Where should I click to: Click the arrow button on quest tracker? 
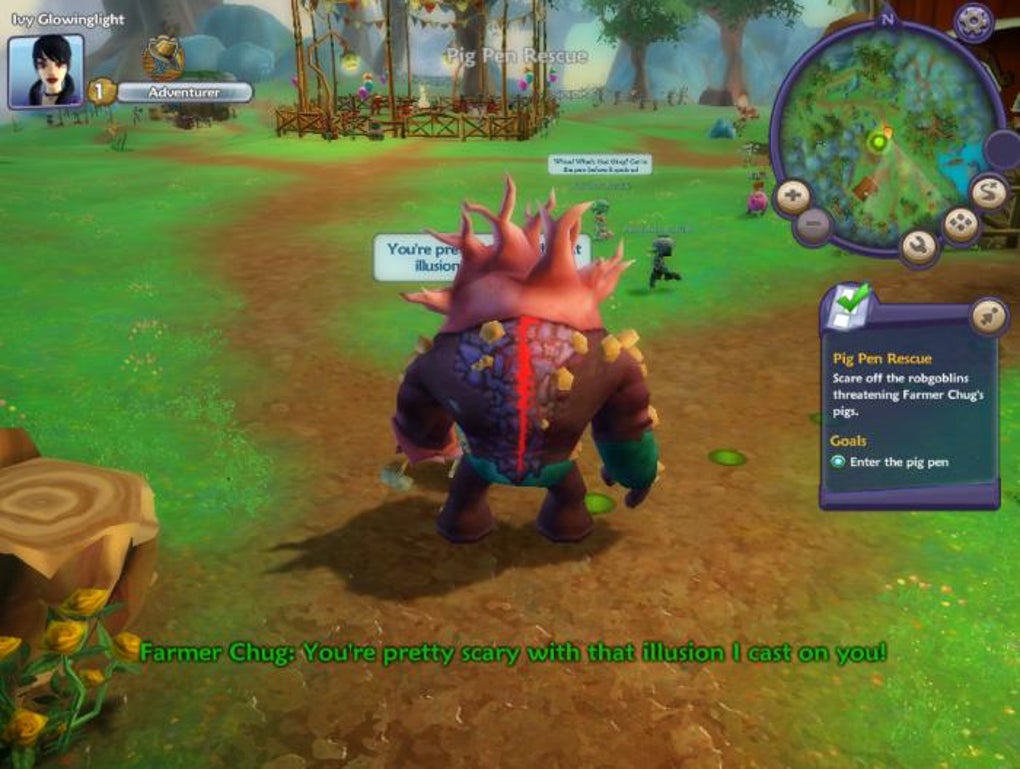988,317
